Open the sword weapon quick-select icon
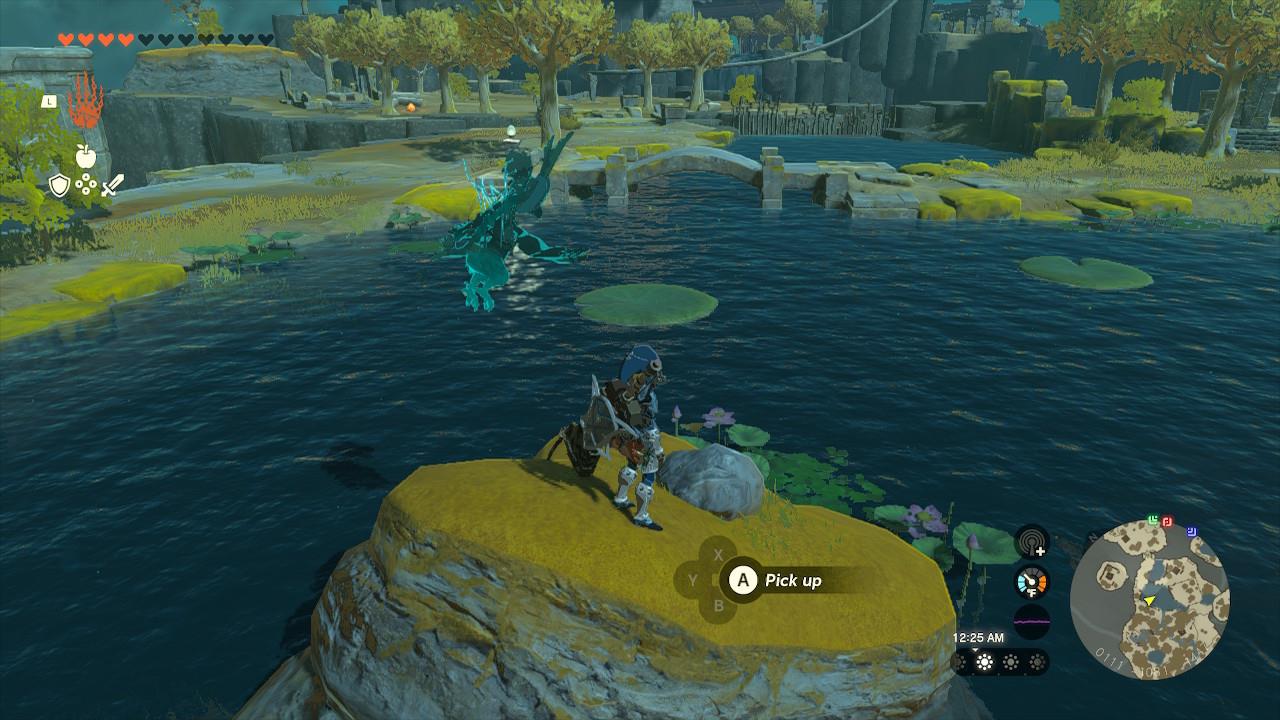The height and width of the screenshot is (720, 1280). click(112, 185)
